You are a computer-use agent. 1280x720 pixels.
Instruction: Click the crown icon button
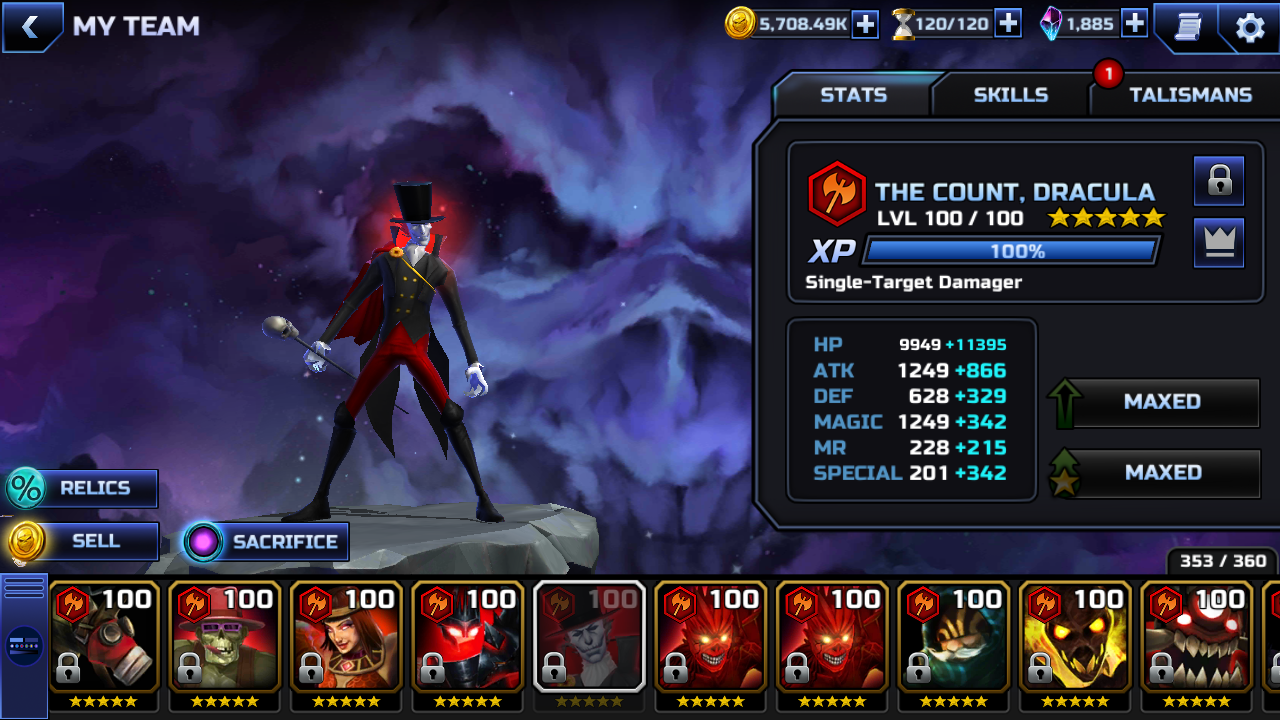coord(1219,243)
